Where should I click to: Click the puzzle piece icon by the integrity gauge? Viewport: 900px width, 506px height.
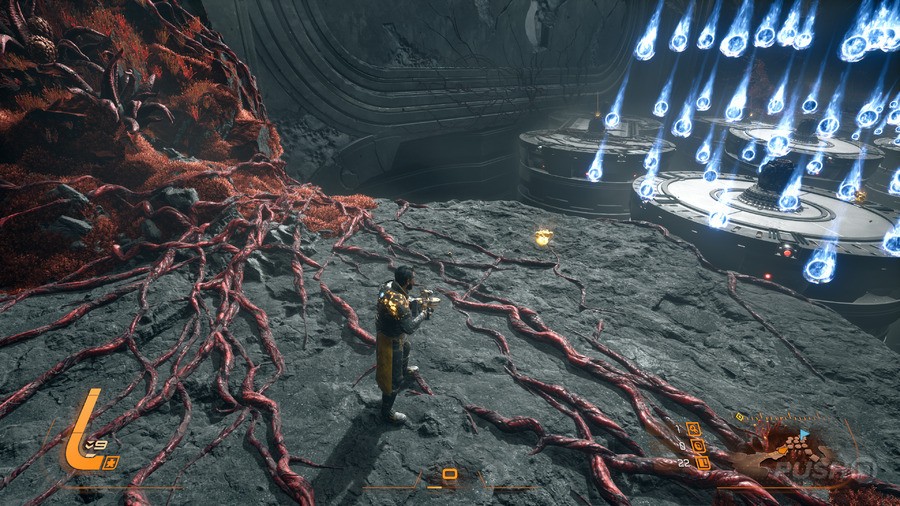pos(112,460)
